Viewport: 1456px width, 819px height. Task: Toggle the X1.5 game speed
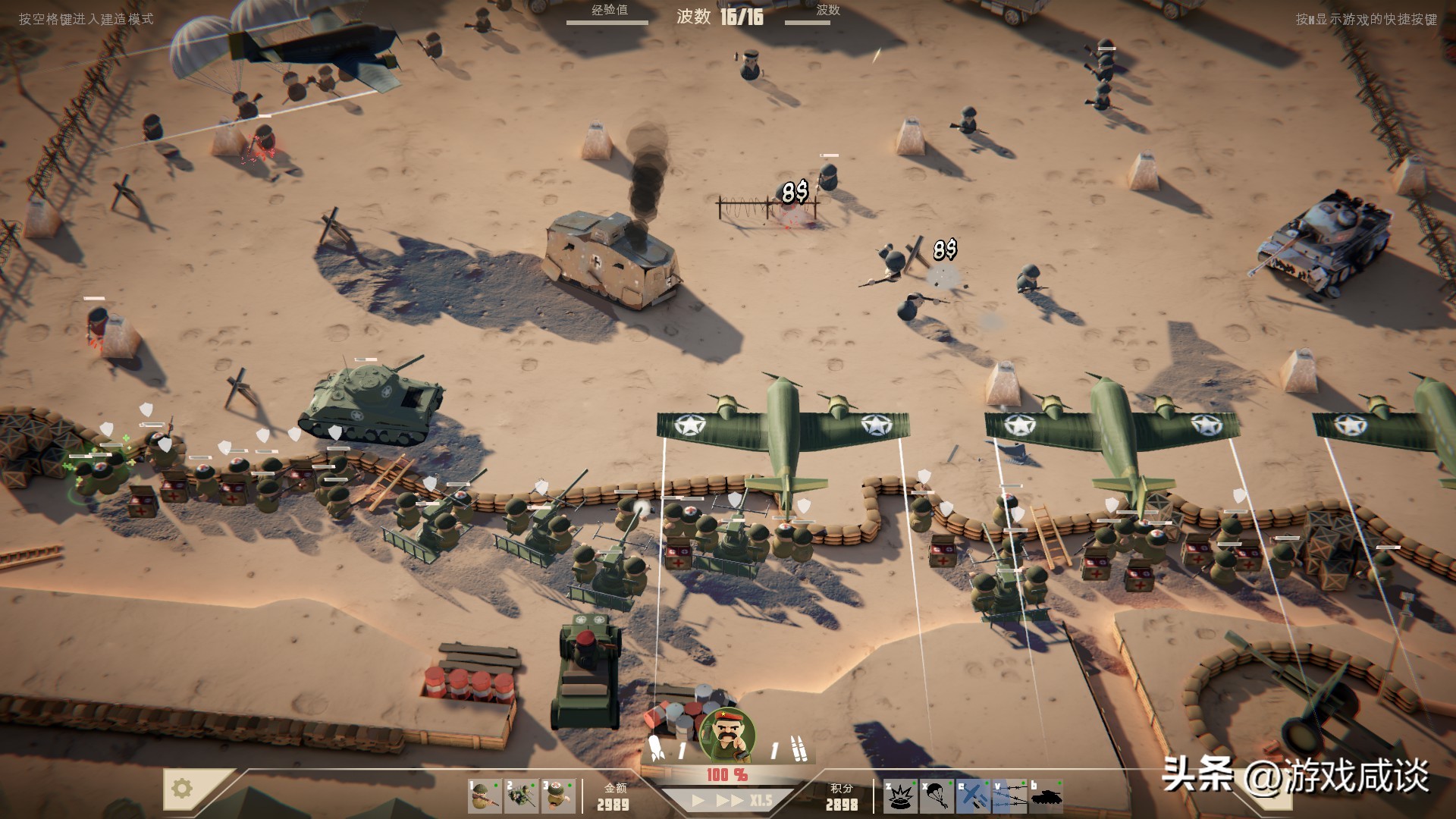pos(759,799)
